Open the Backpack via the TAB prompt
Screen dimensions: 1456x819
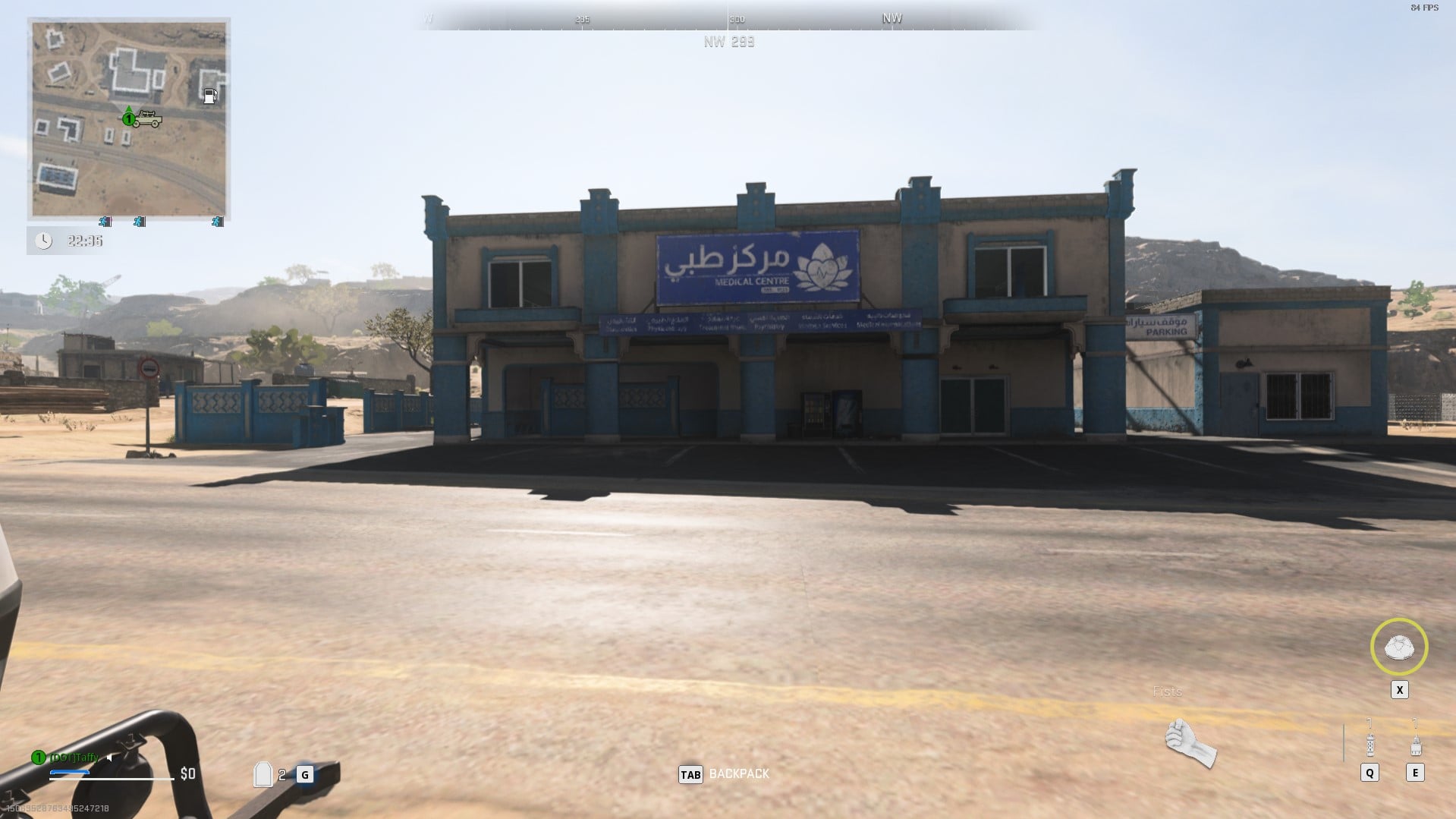[691, 775]
